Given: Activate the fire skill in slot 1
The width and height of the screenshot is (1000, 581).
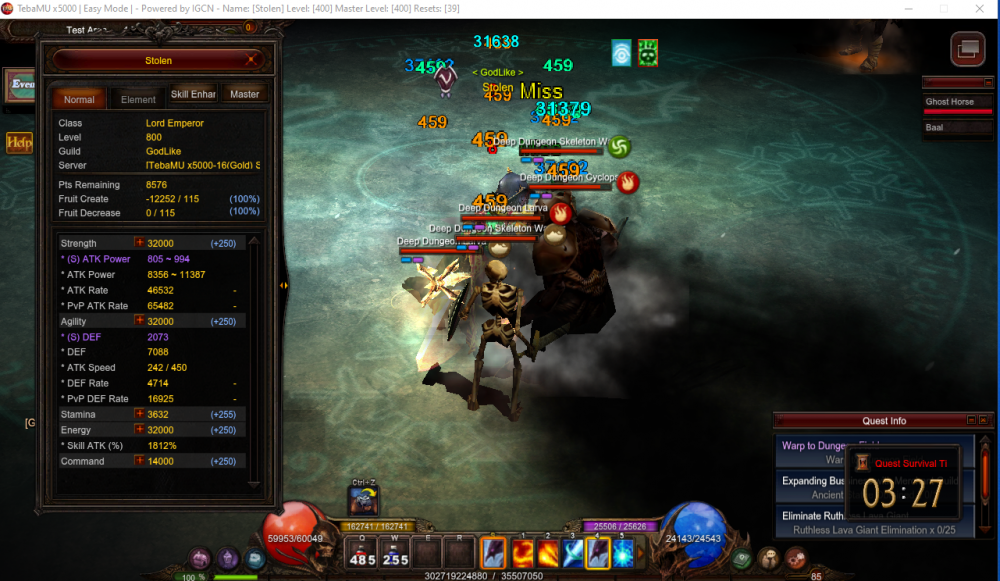Looking at the screenshot, I should (521, 553).
